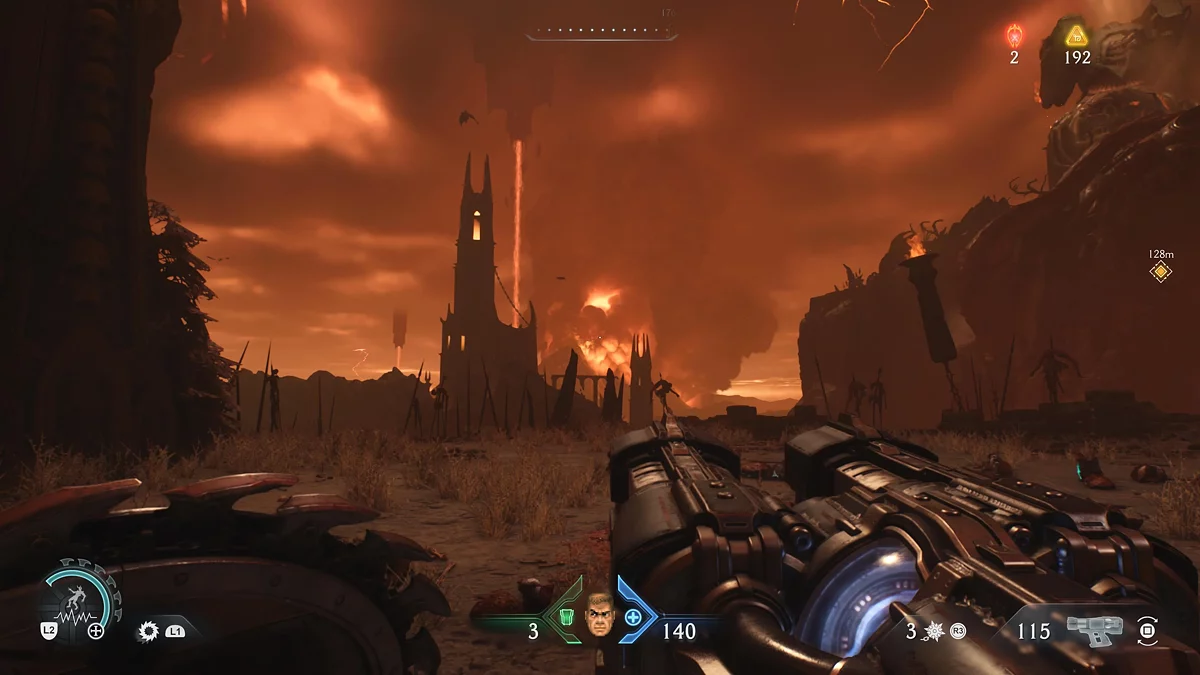This screenshot has width=1200, height=675.
Task: Choose the spiked flail melee icon
Action: coord(934,631)
